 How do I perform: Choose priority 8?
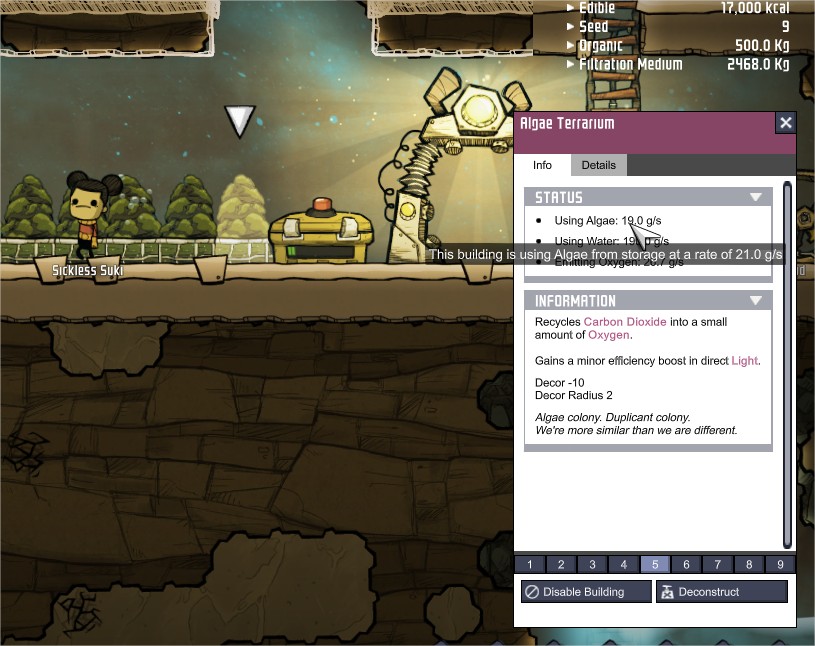coord(748,565)
